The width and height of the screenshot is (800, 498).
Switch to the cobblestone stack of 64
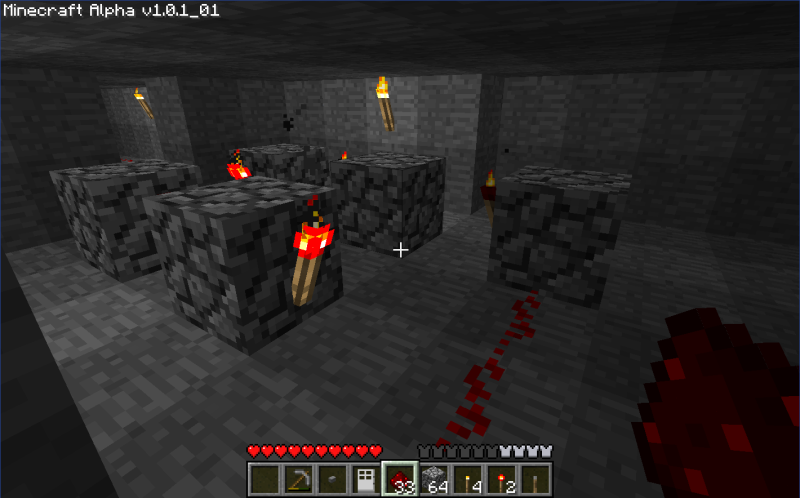[x=433, y=479]
